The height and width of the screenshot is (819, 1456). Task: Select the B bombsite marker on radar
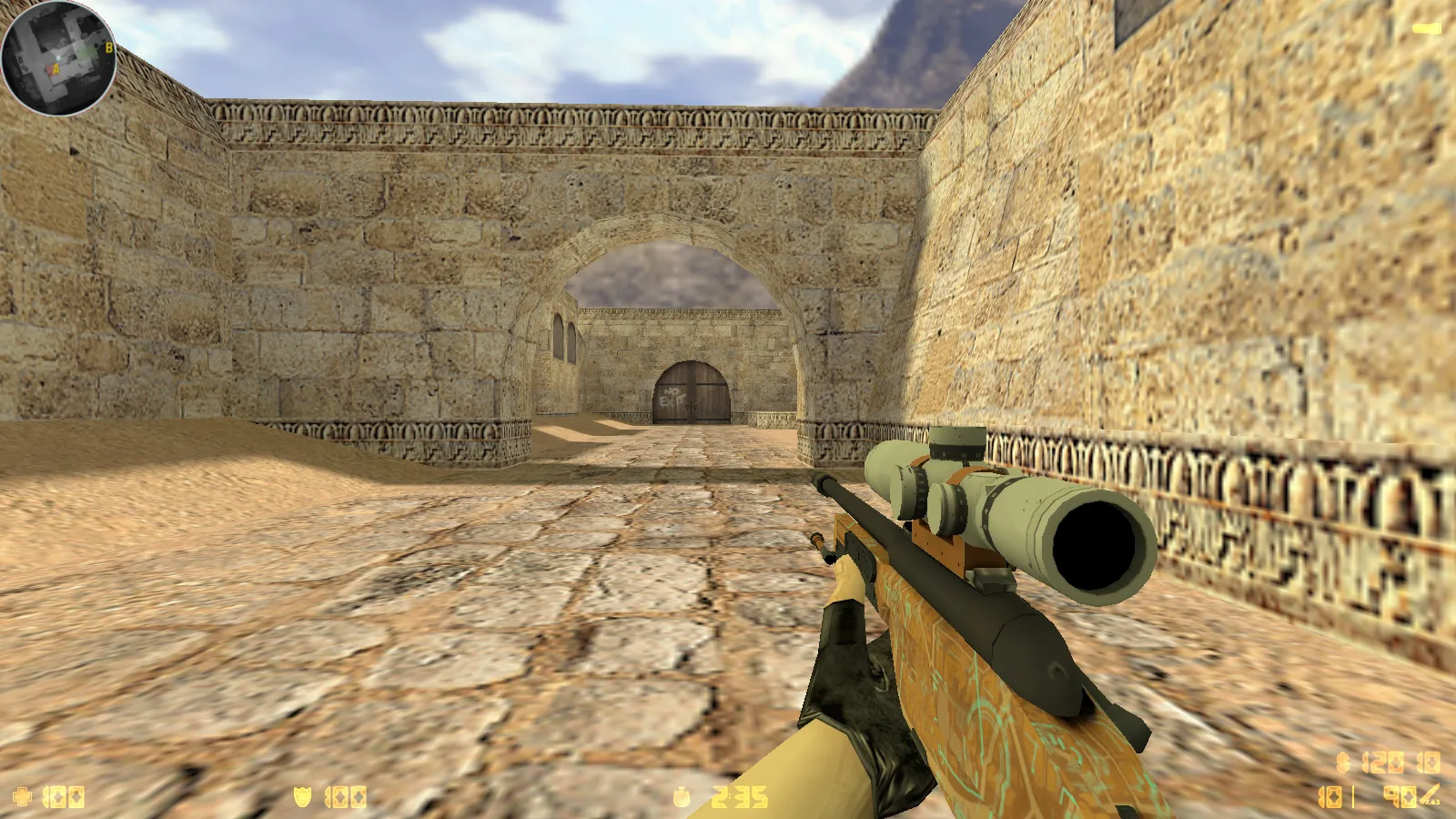(109, 47)
